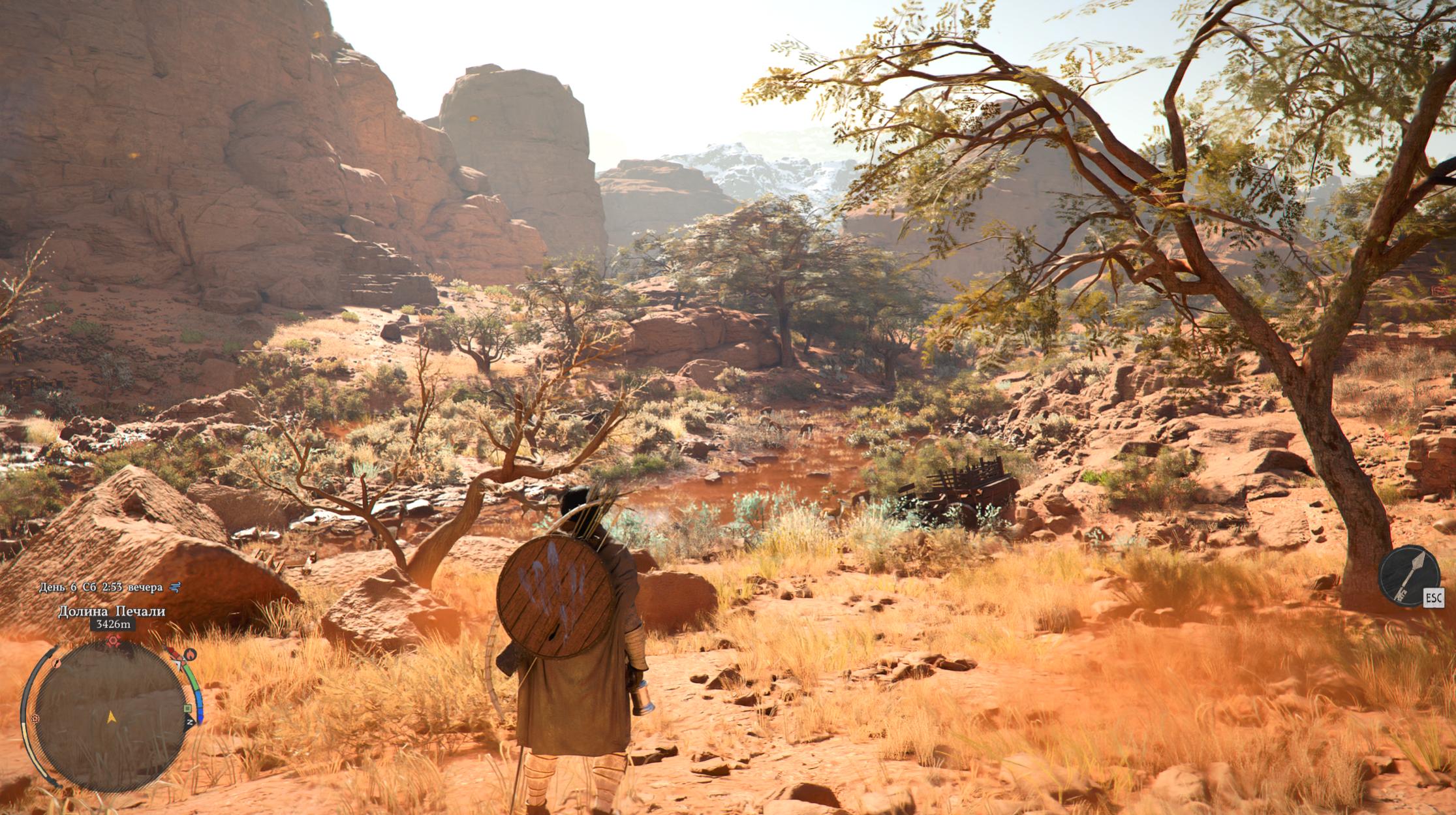Click the blue wind weather icon

point(174,587)
